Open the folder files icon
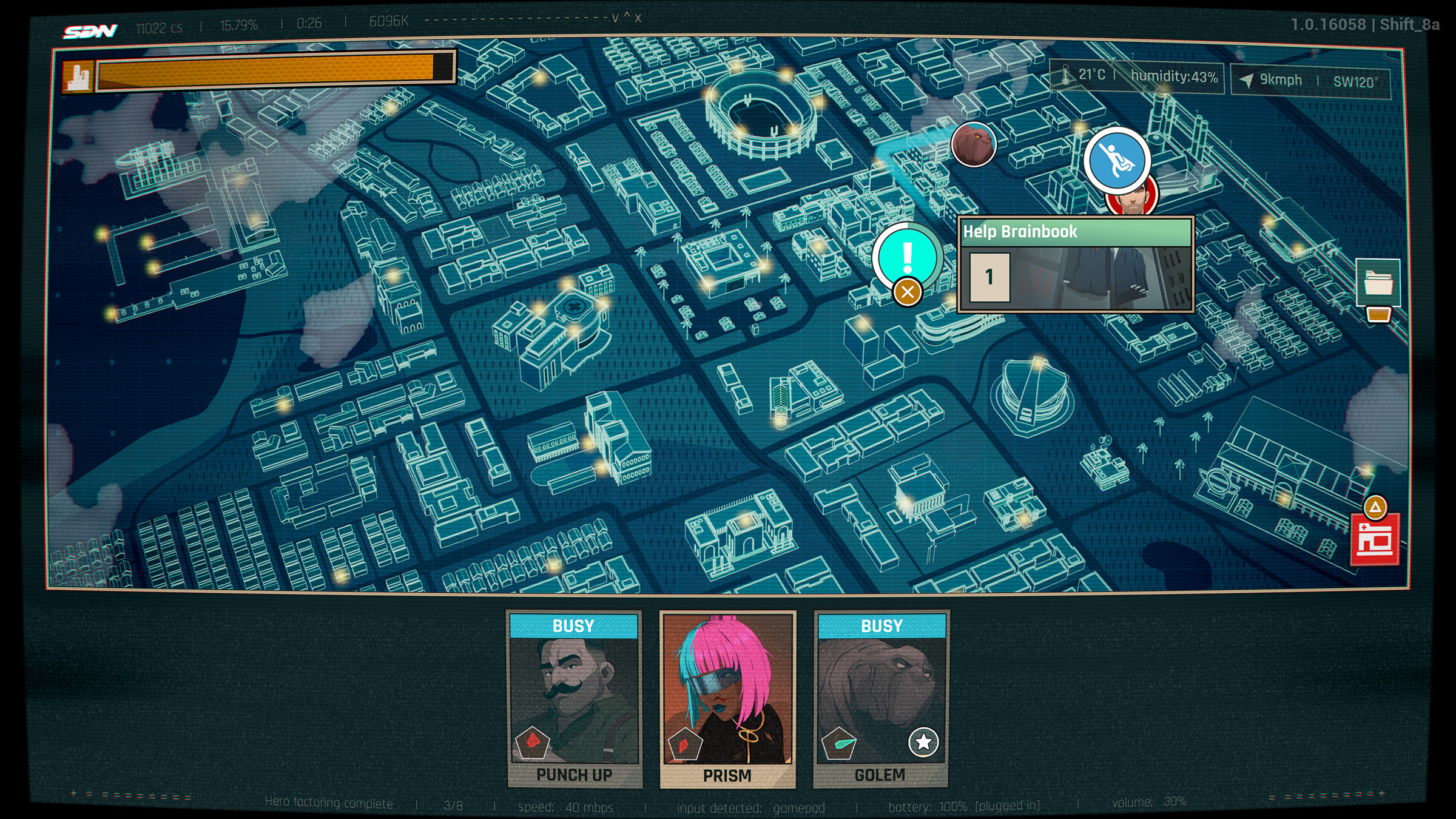Viewport: 1456px width, 819px height. coord(1378,283)
